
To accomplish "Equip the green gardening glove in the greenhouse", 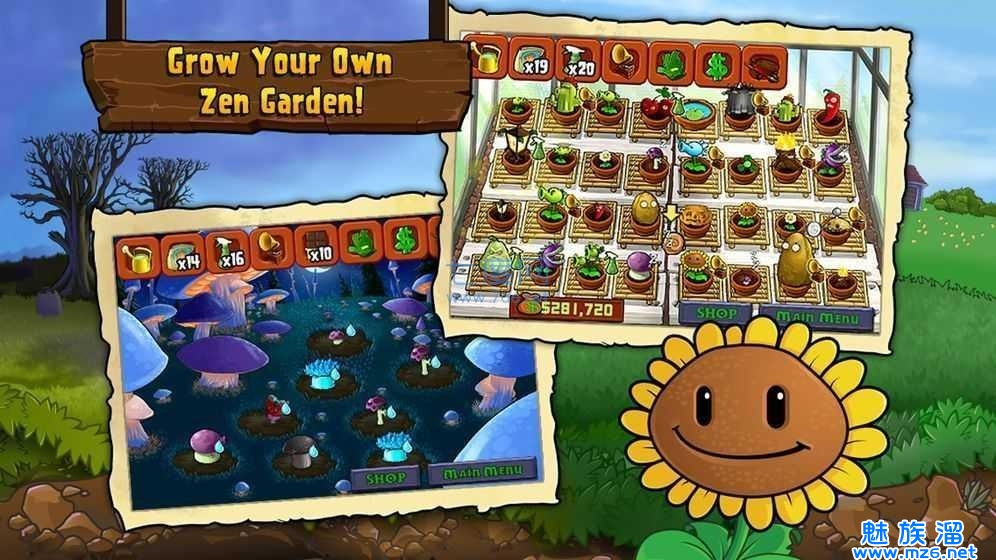I will (x=670, y=66).
